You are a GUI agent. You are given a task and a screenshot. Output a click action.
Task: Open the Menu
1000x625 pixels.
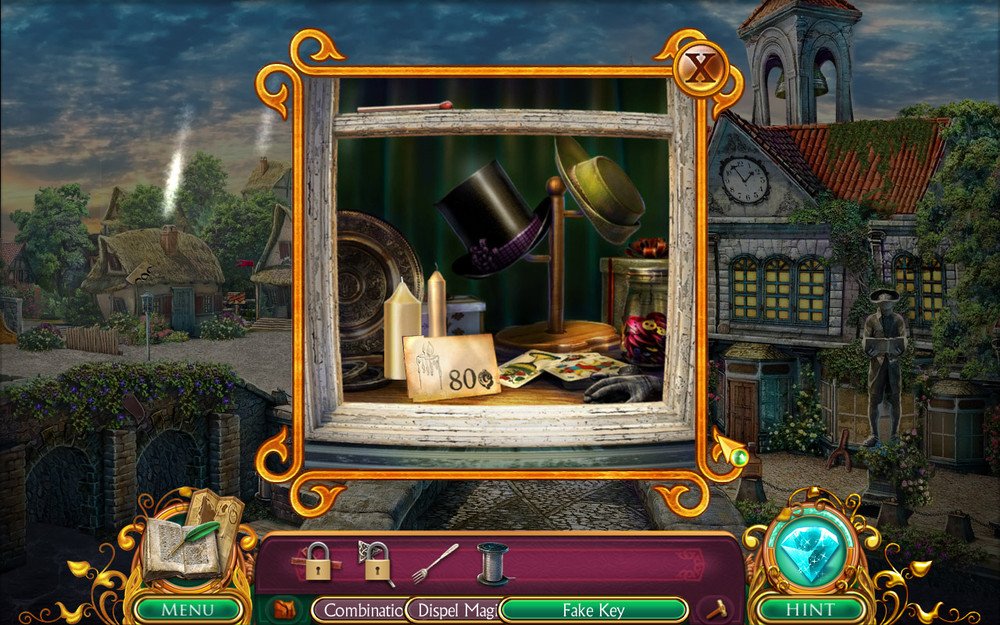[188, 608]
